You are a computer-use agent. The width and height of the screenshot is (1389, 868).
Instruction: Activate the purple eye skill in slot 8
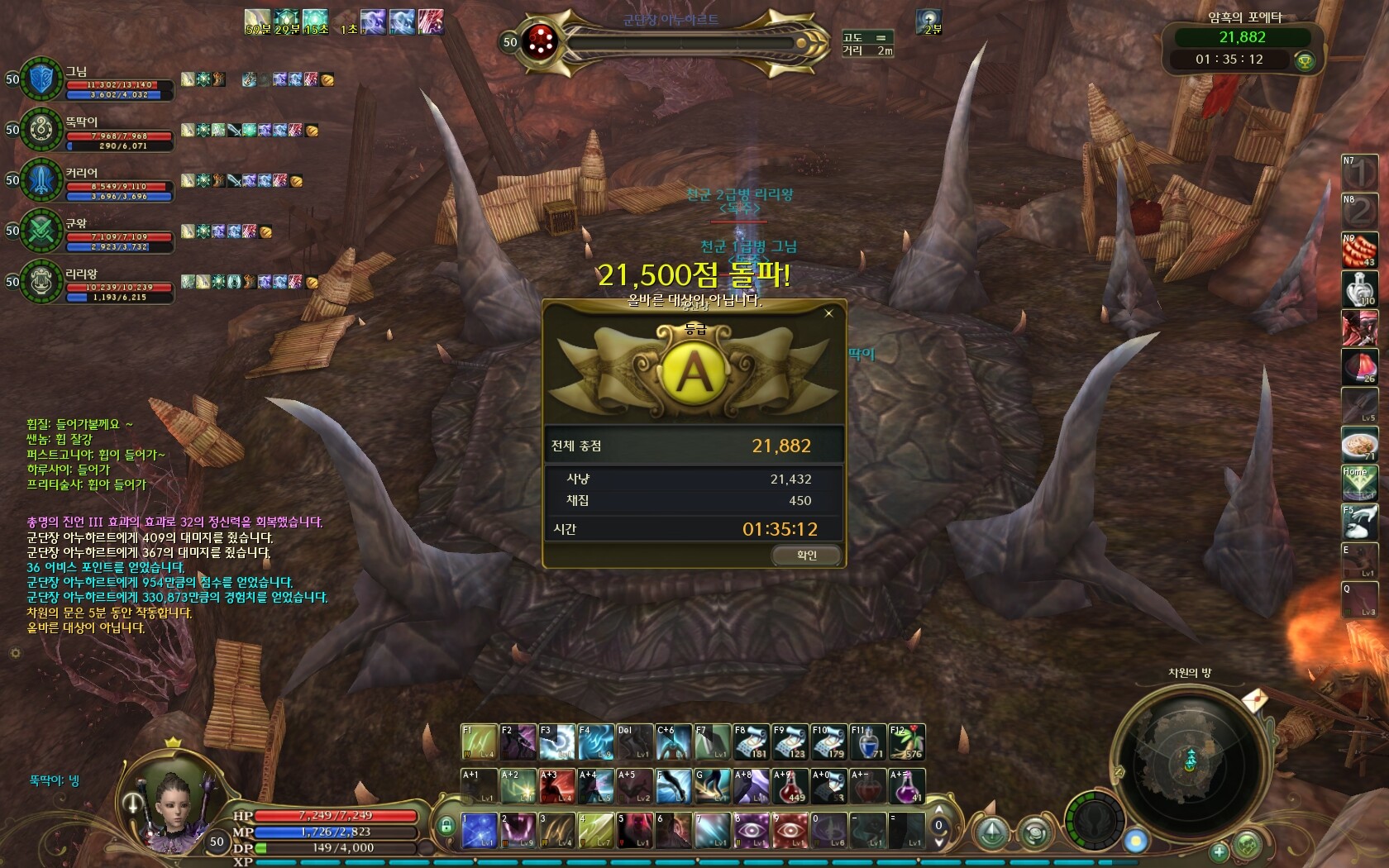[752, 830]
